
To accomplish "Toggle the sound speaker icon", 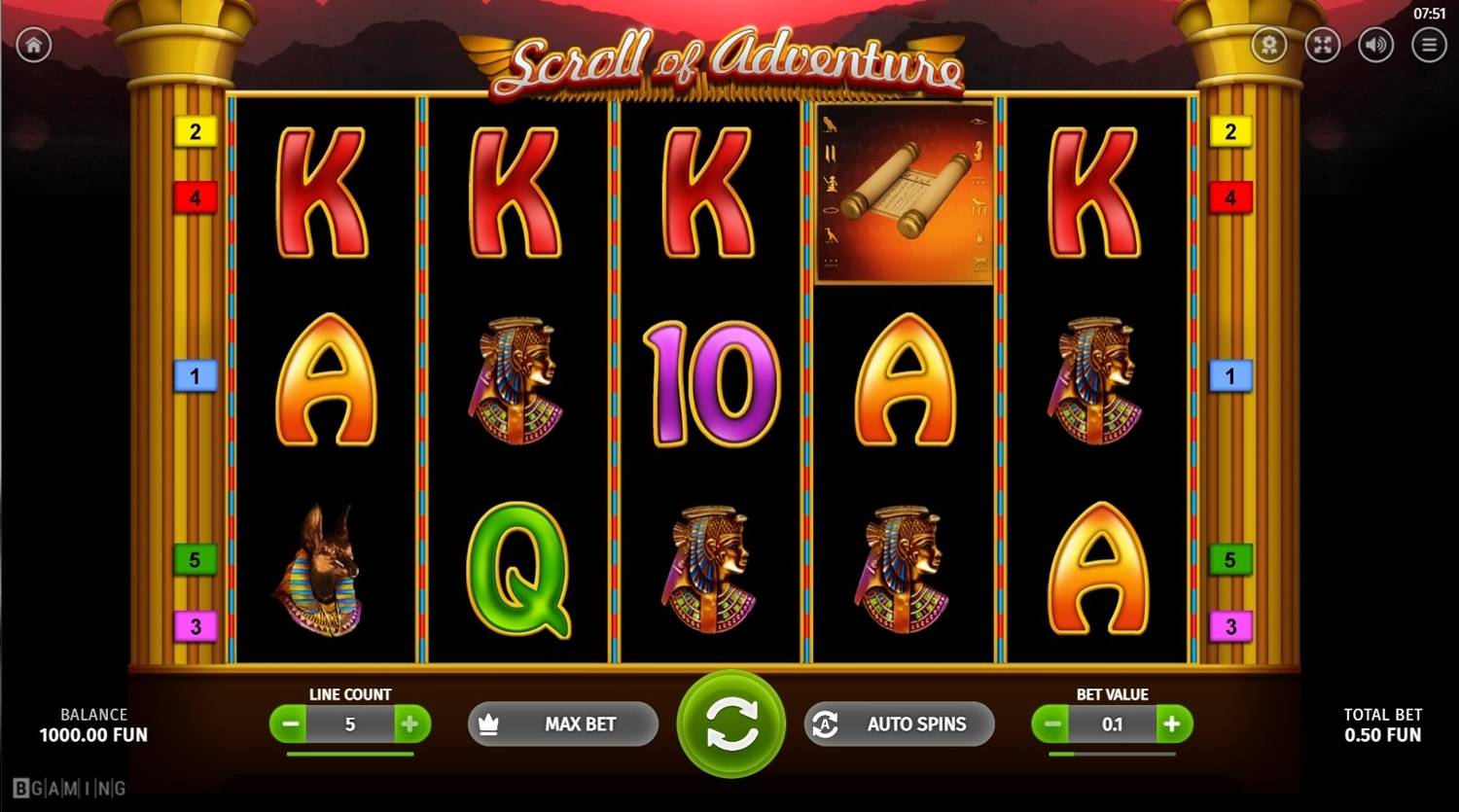I will tap(1375, 45).
